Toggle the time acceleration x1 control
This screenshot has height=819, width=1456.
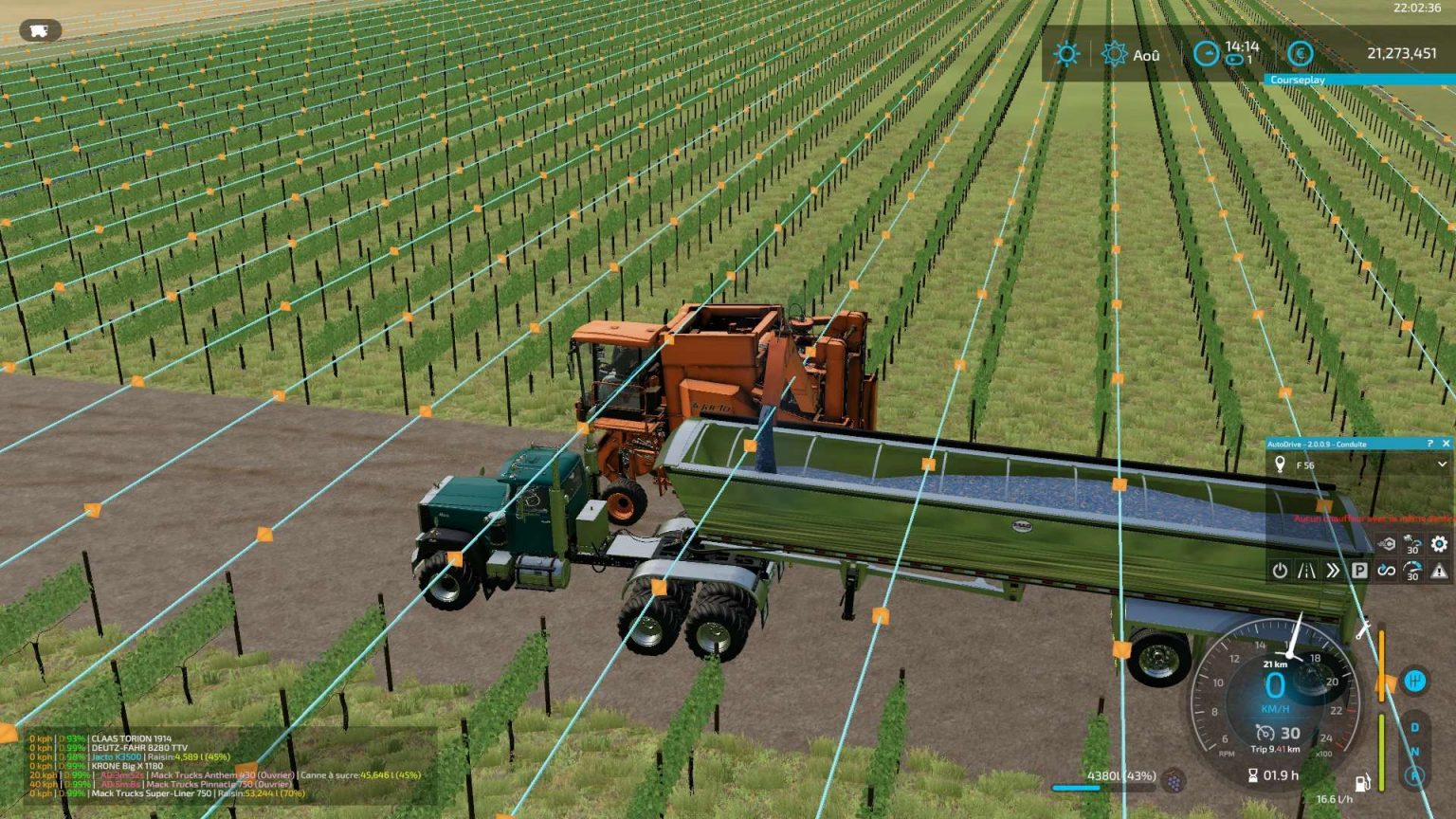[1233, 59]
